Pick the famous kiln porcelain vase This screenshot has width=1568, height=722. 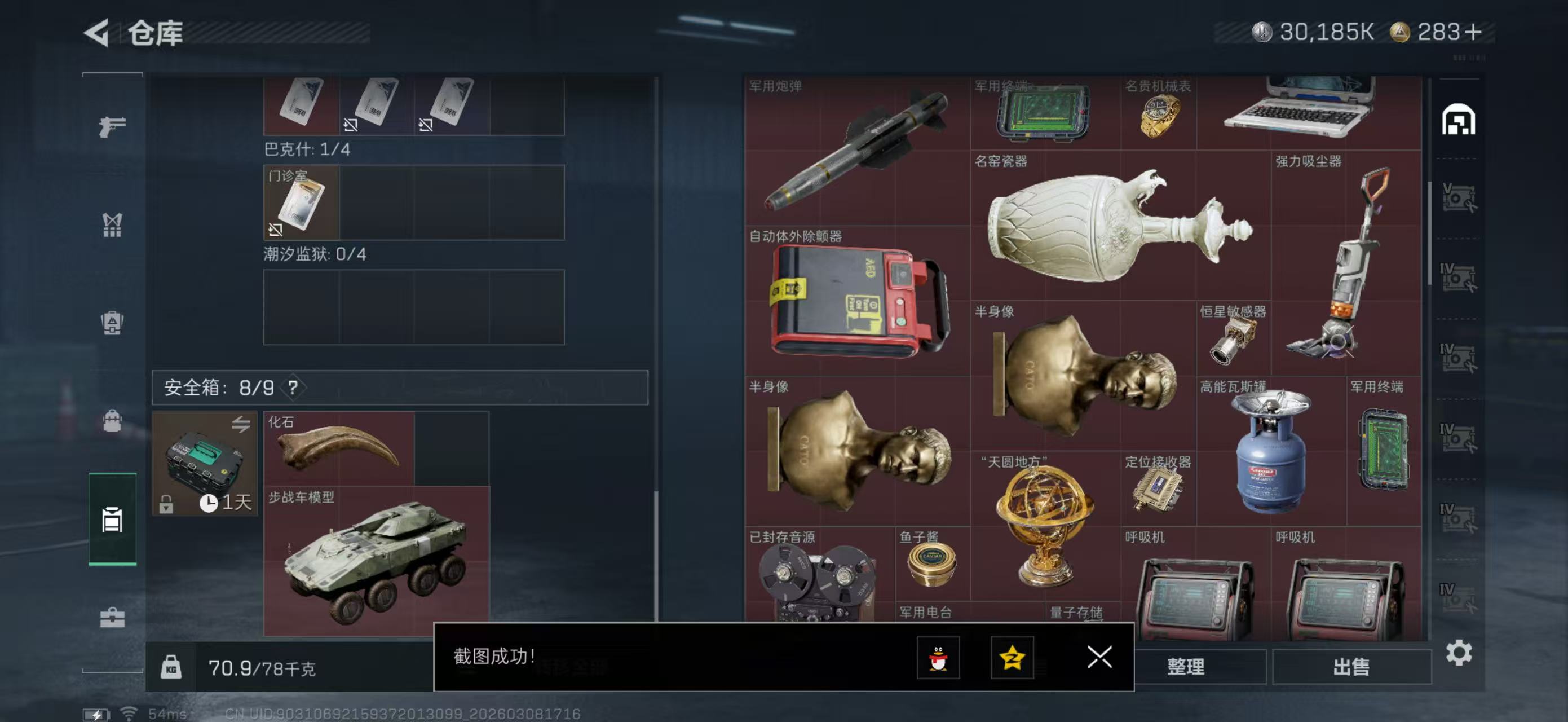(1119, 225)
